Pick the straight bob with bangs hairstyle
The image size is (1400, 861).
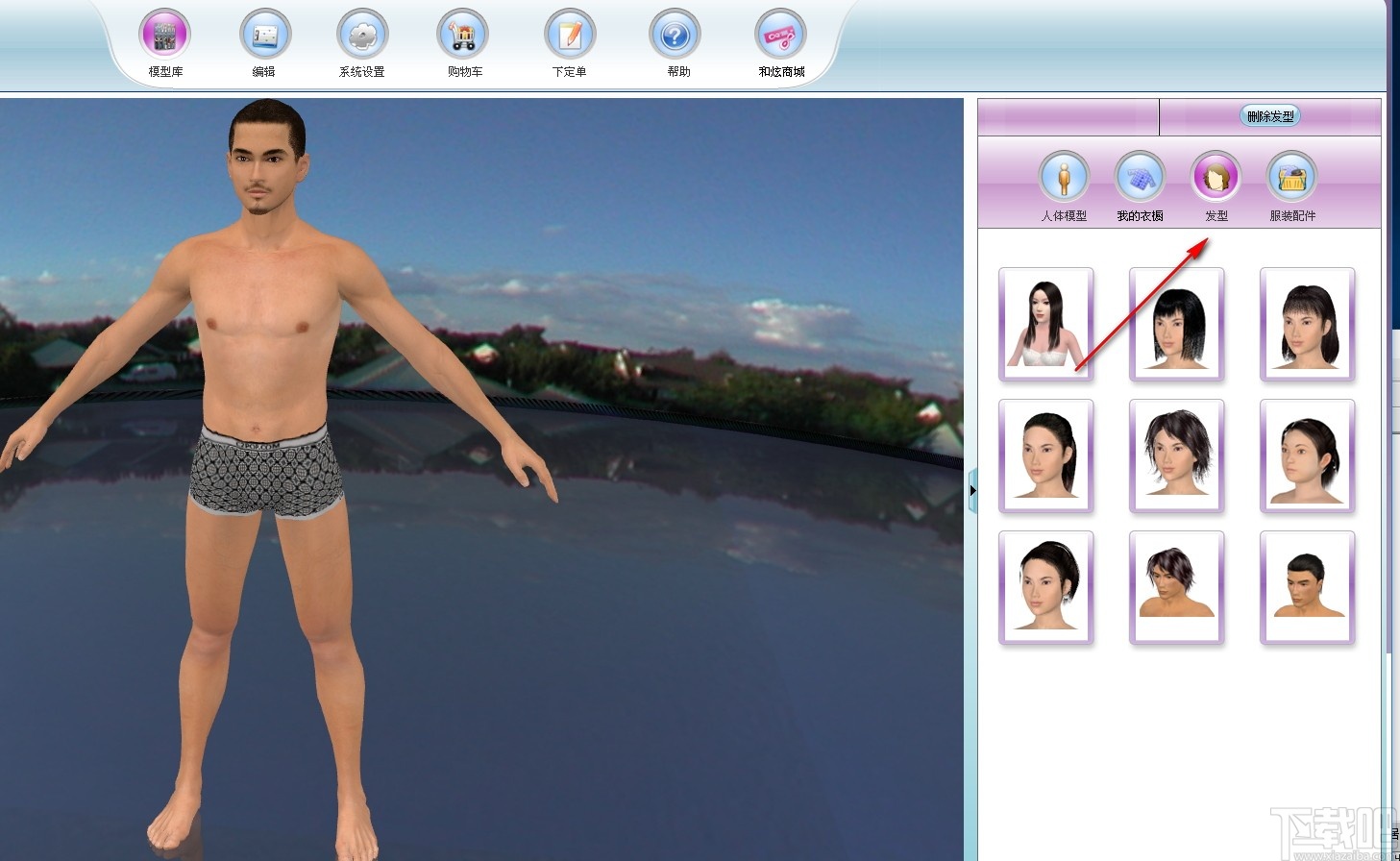pyautogui.click(x=1177, y=324)
